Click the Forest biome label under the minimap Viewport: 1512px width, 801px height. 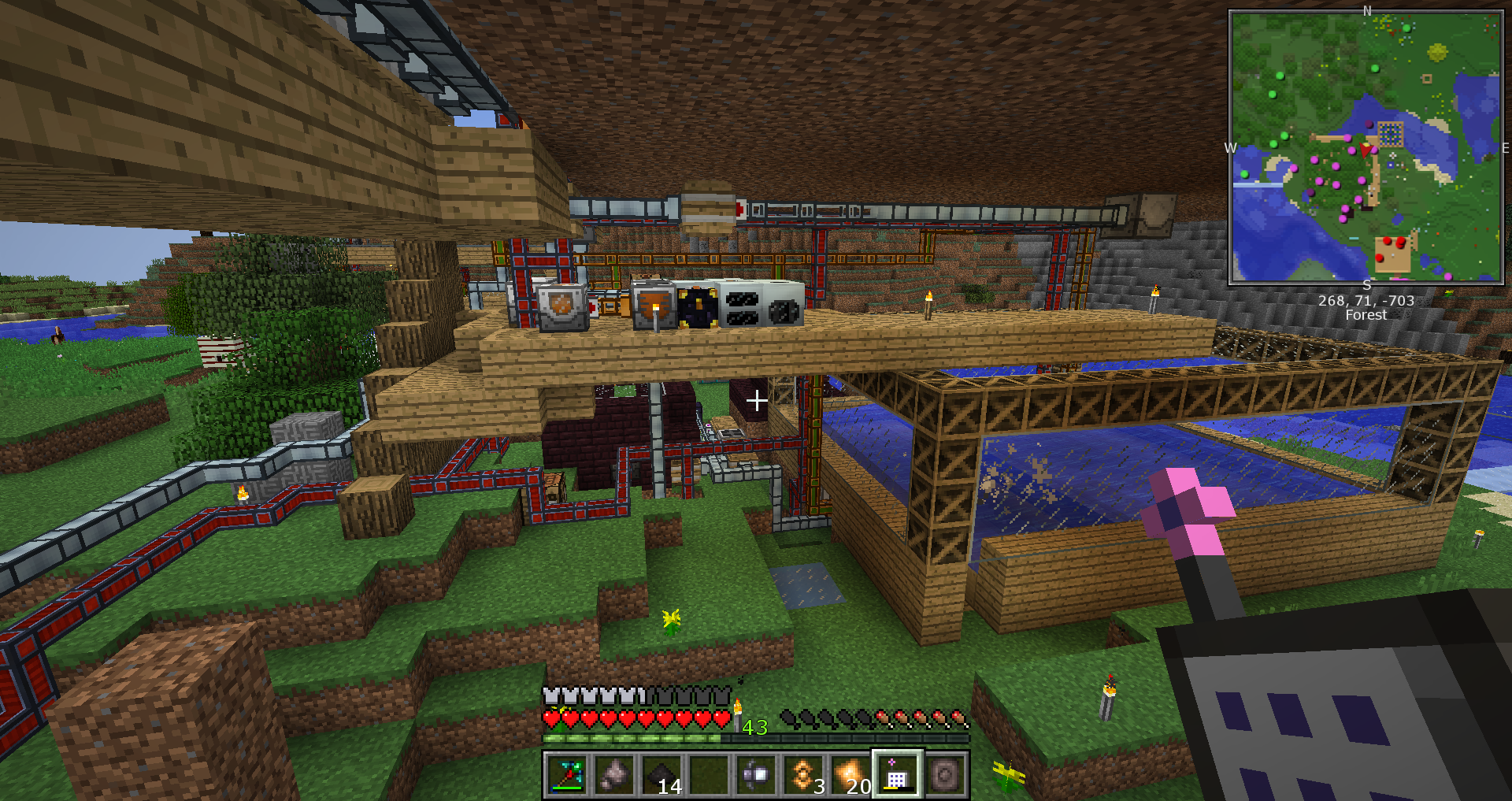pyautogui.click(x=1366, y=315)
